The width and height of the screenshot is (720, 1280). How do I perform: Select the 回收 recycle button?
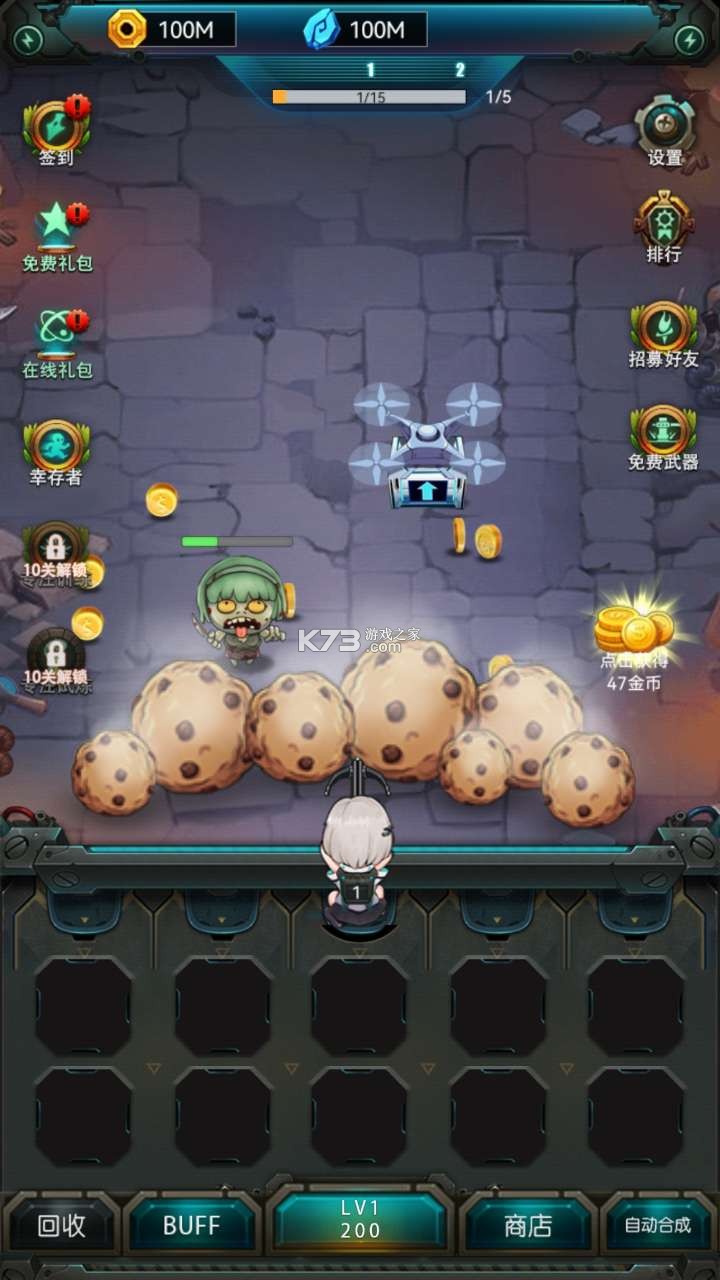pos(61,1226)
